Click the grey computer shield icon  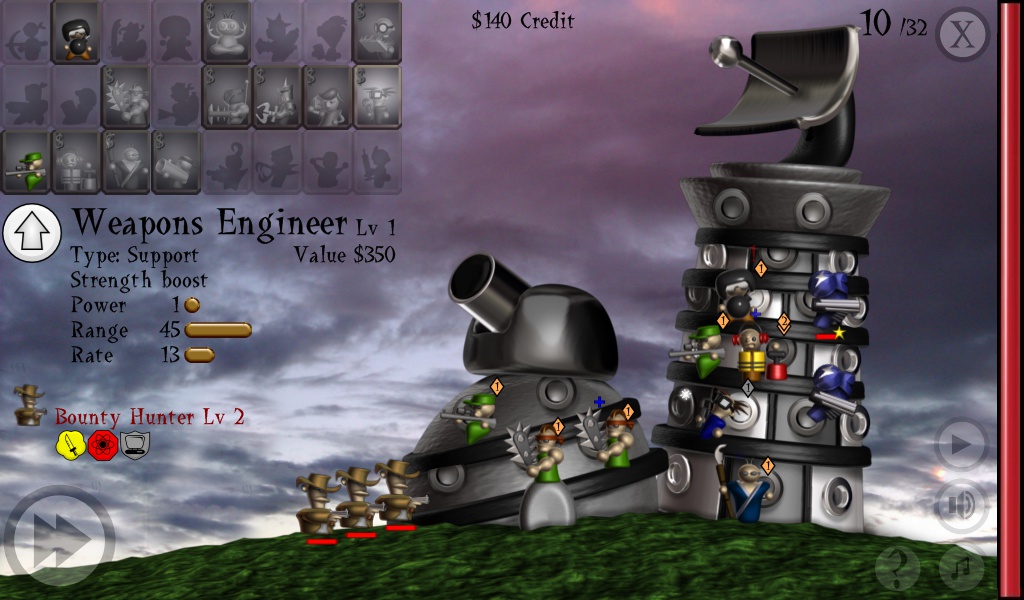click(x=135, y=446)
